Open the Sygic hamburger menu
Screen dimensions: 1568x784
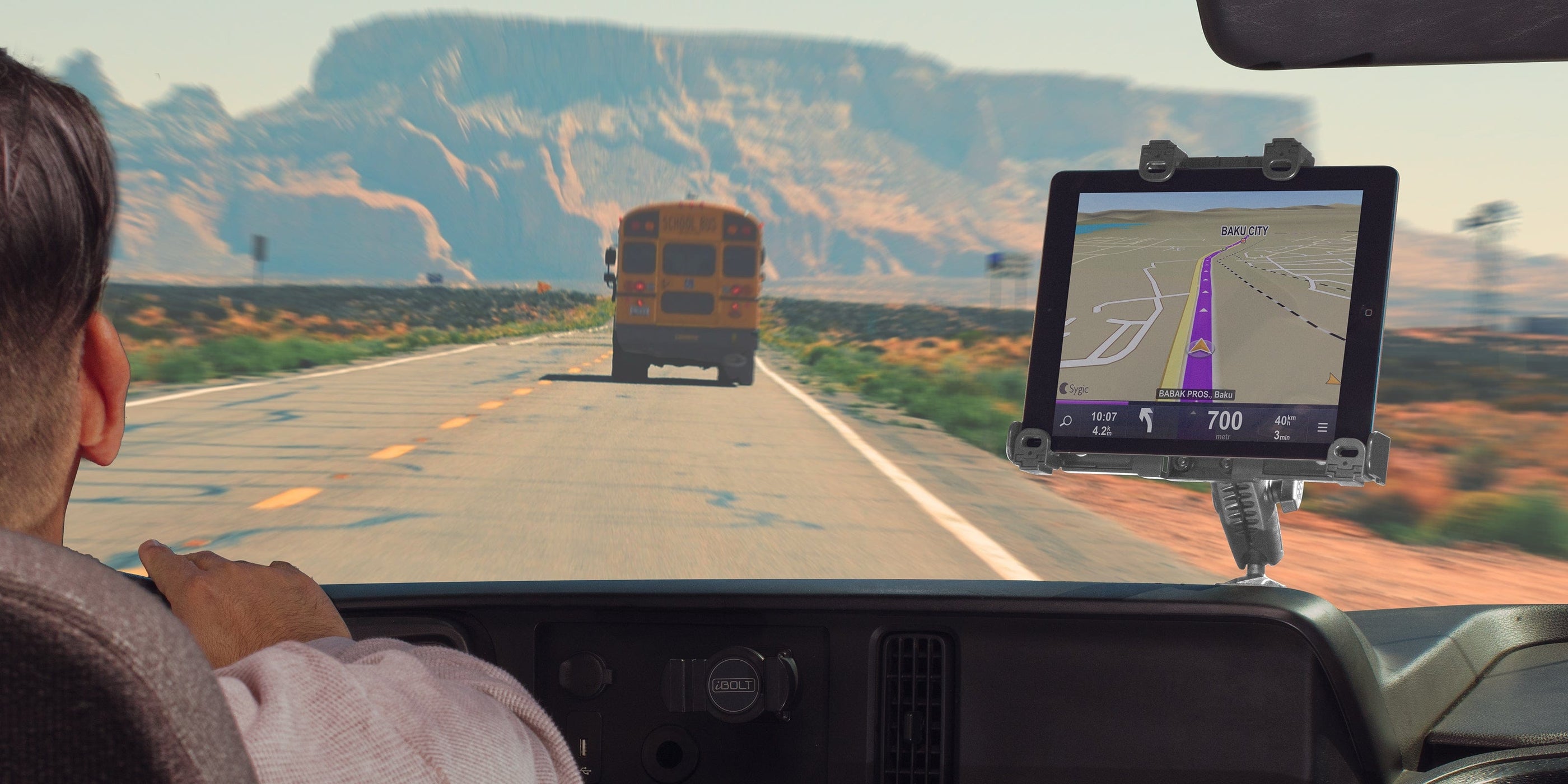tap(1324, 428)
